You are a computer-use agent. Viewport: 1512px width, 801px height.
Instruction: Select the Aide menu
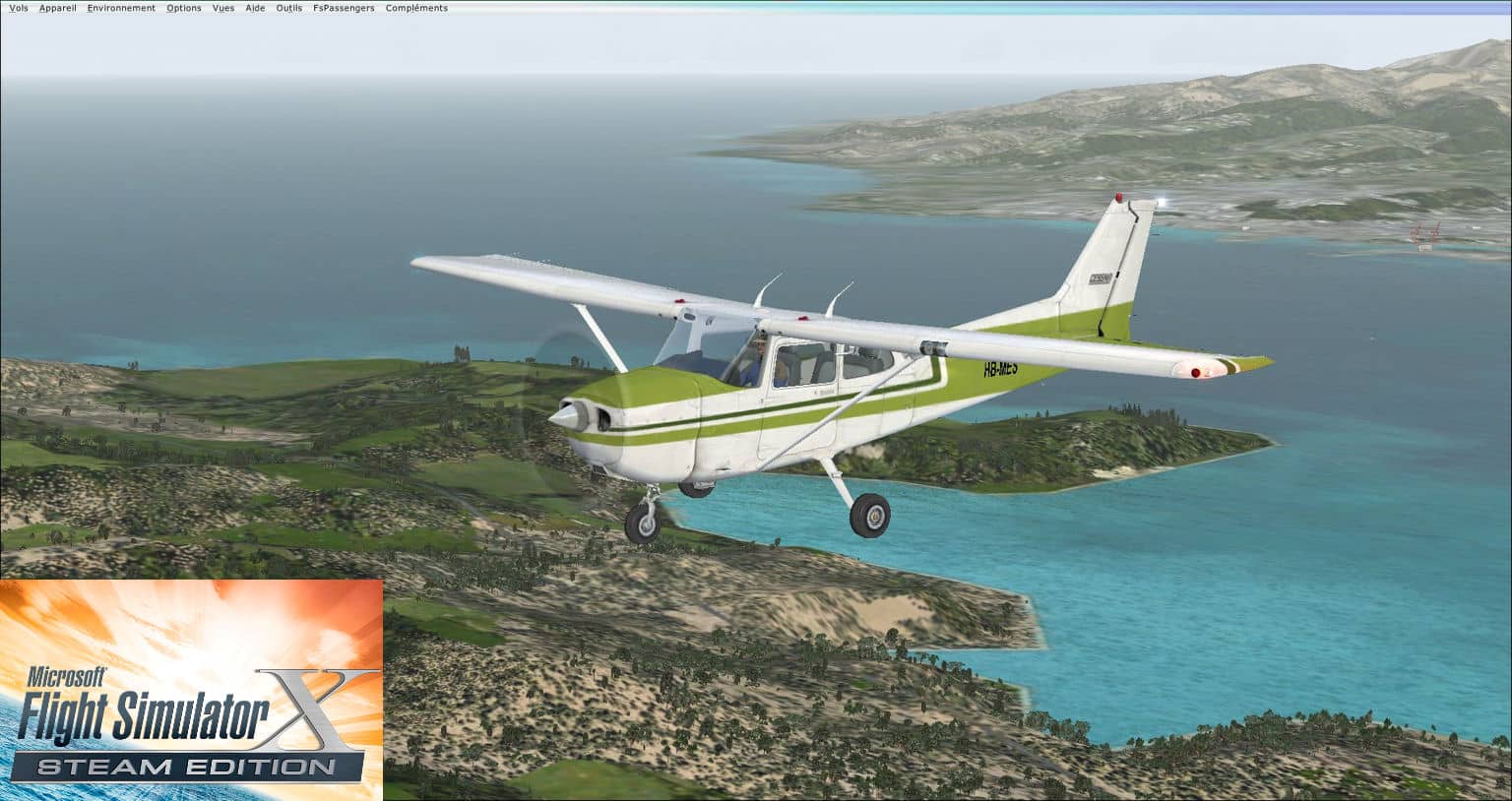click(255, 8)
